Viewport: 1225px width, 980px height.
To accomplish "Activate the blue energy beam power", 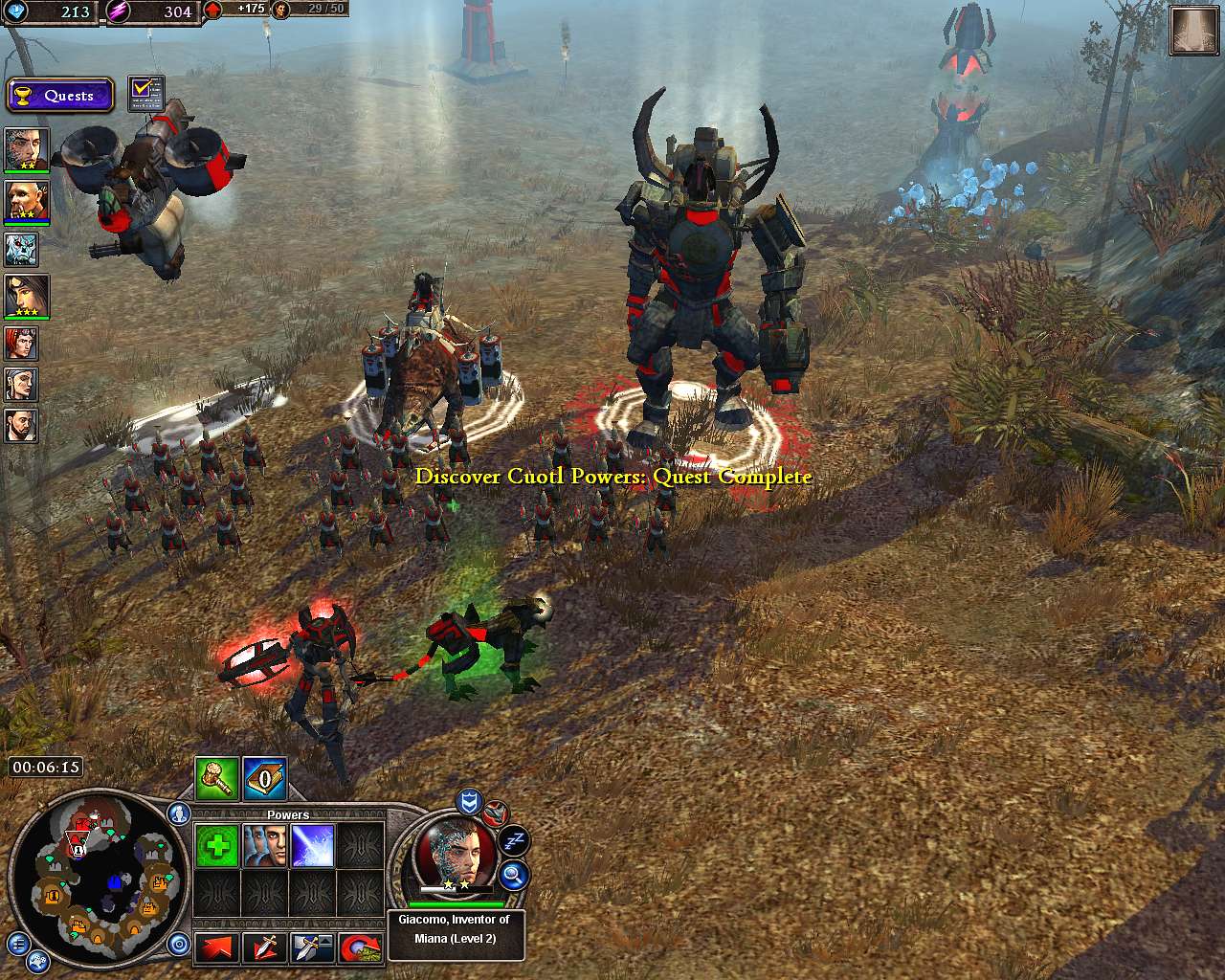I will pos(313,846).
